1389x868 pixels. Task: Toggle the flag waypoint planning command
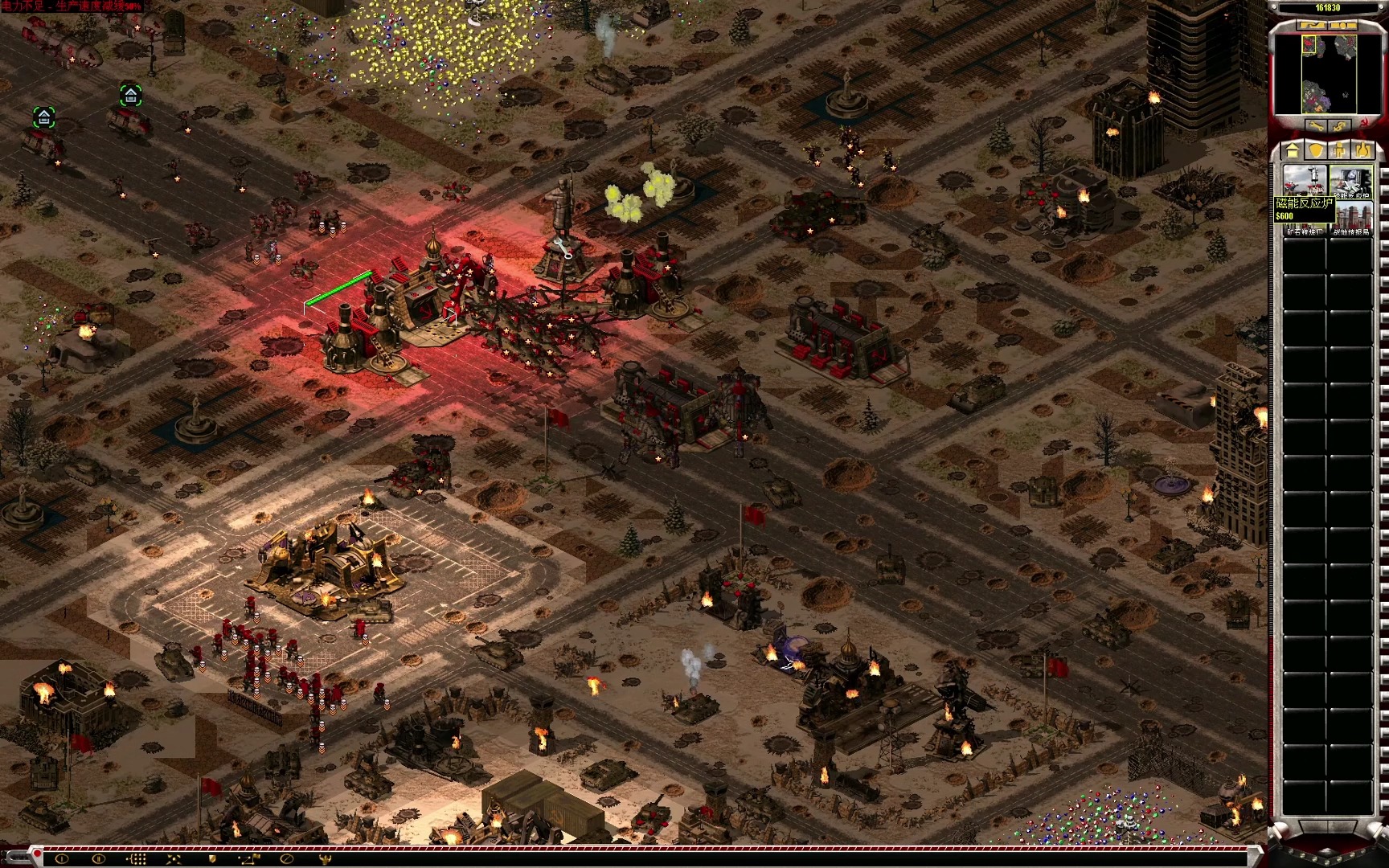[x=249, y=858]
